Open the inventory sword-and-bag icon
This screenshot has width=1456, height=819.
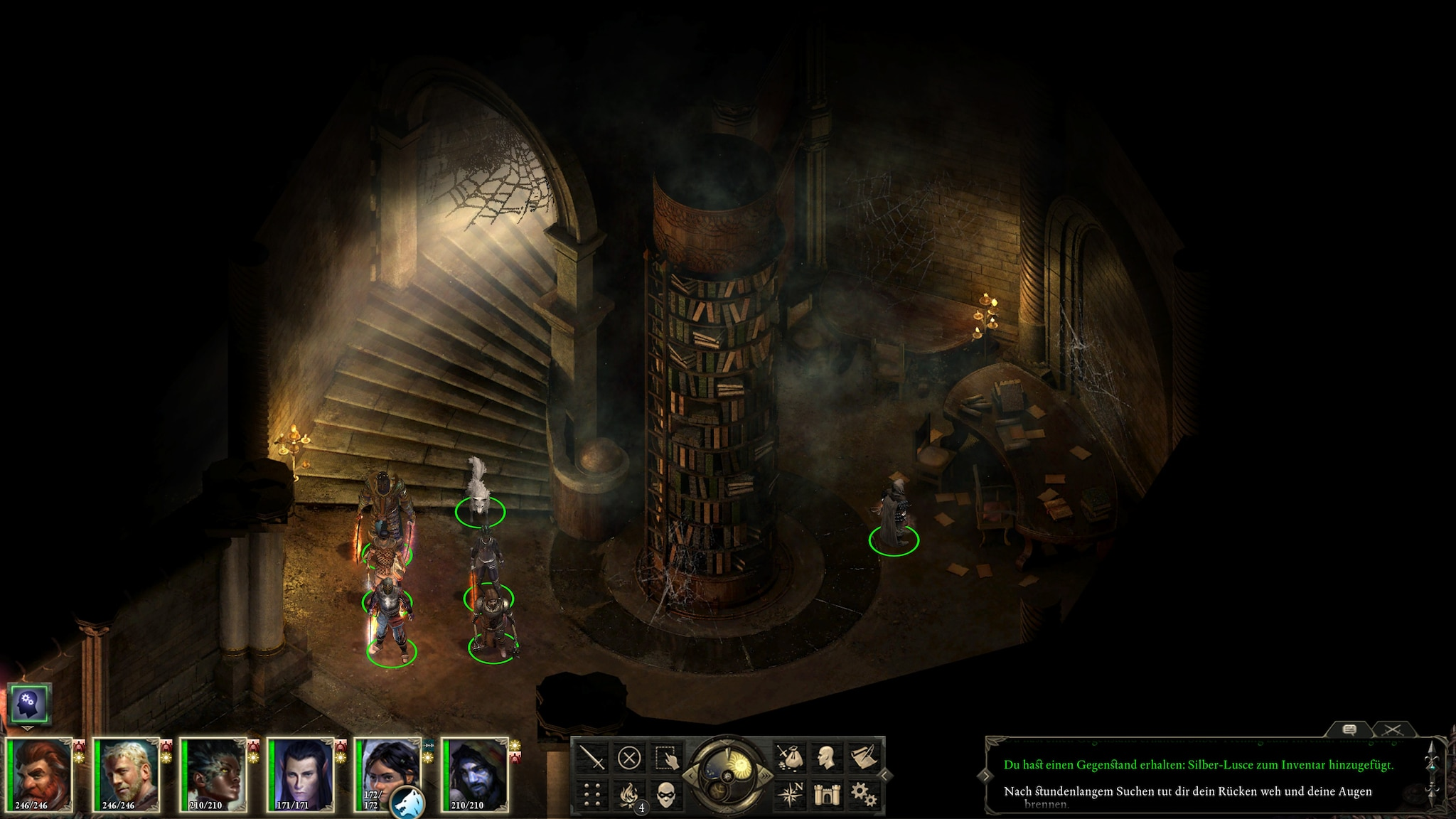click(x=789, y=758)
